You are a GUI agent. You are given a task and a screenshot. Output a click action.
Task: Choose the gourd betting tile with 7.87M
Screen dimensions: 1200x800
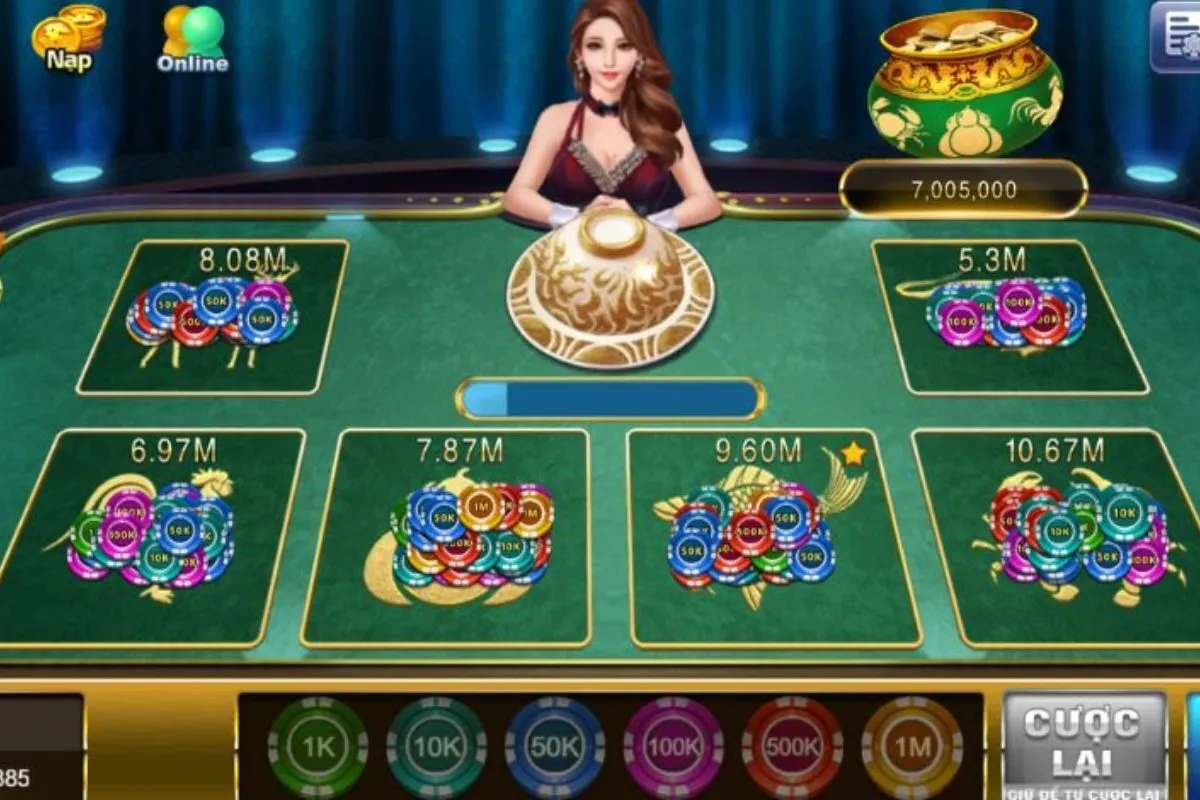[x=459, y=538]
